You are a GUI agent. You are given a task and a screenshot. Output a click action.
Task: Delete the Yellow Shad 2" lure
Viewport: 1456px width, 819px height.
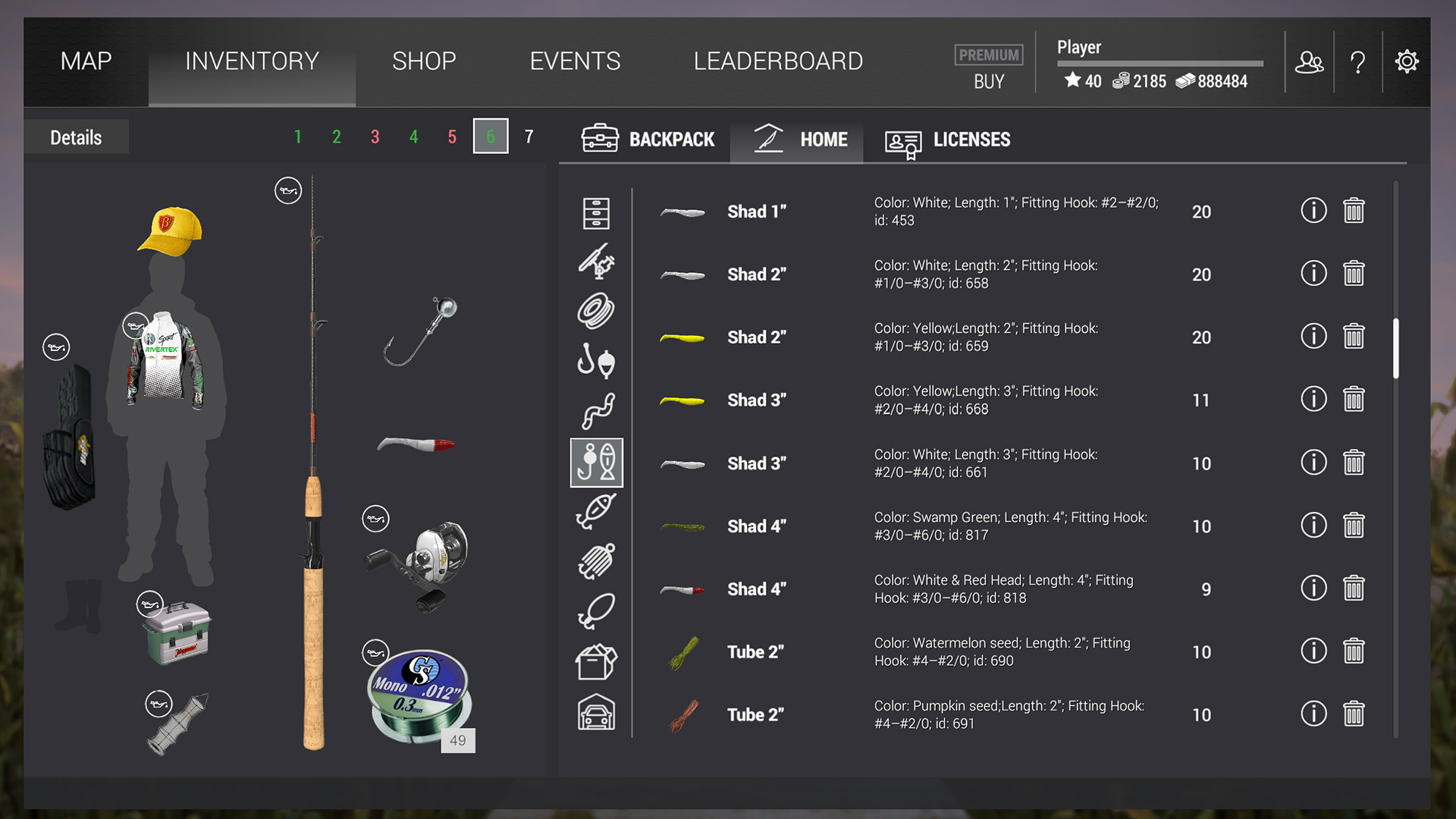pyautogui.click(x=1355, y=336)
